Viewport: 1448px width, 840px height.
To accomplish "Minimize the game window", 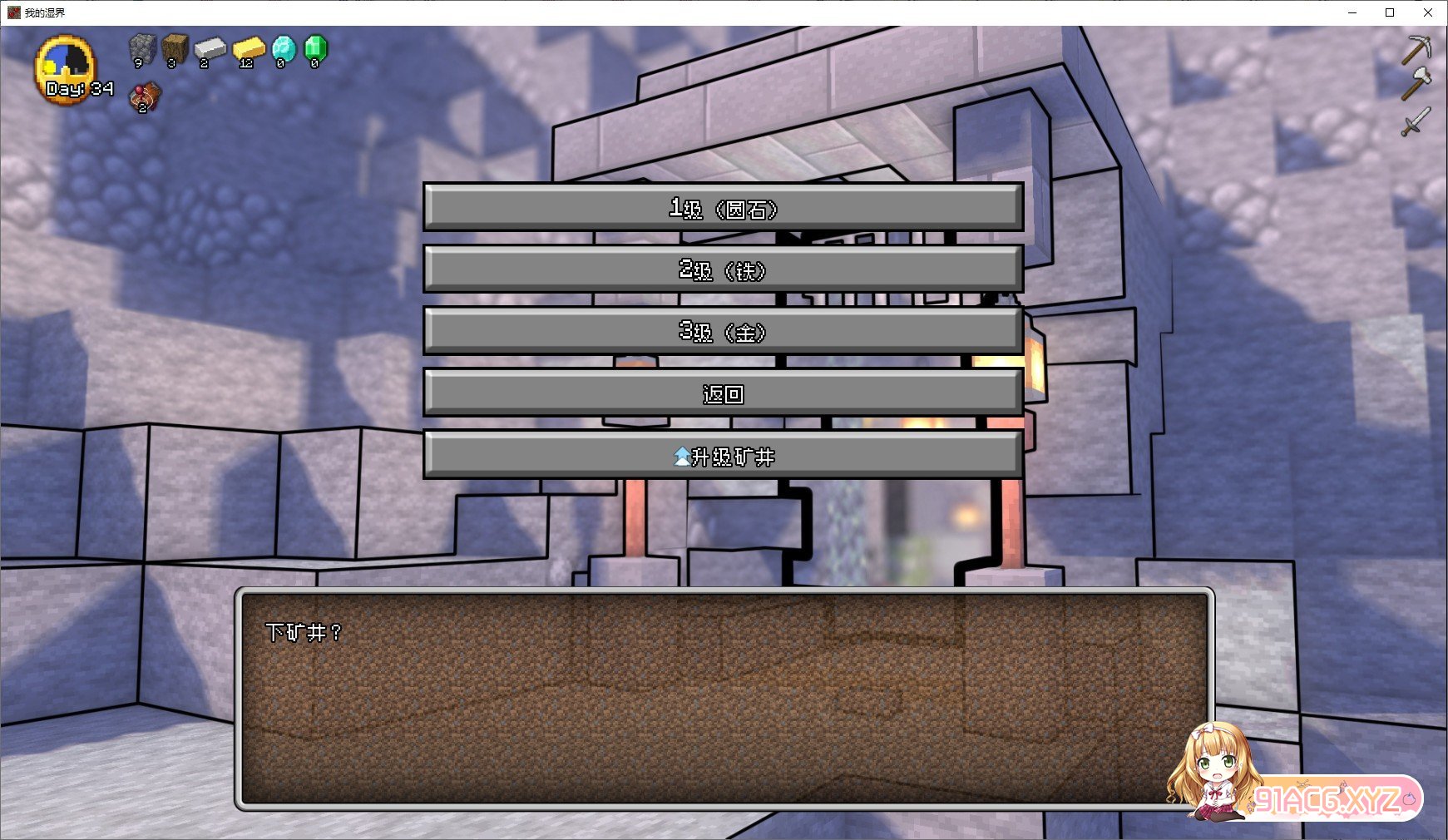I will coord(1352,12).
